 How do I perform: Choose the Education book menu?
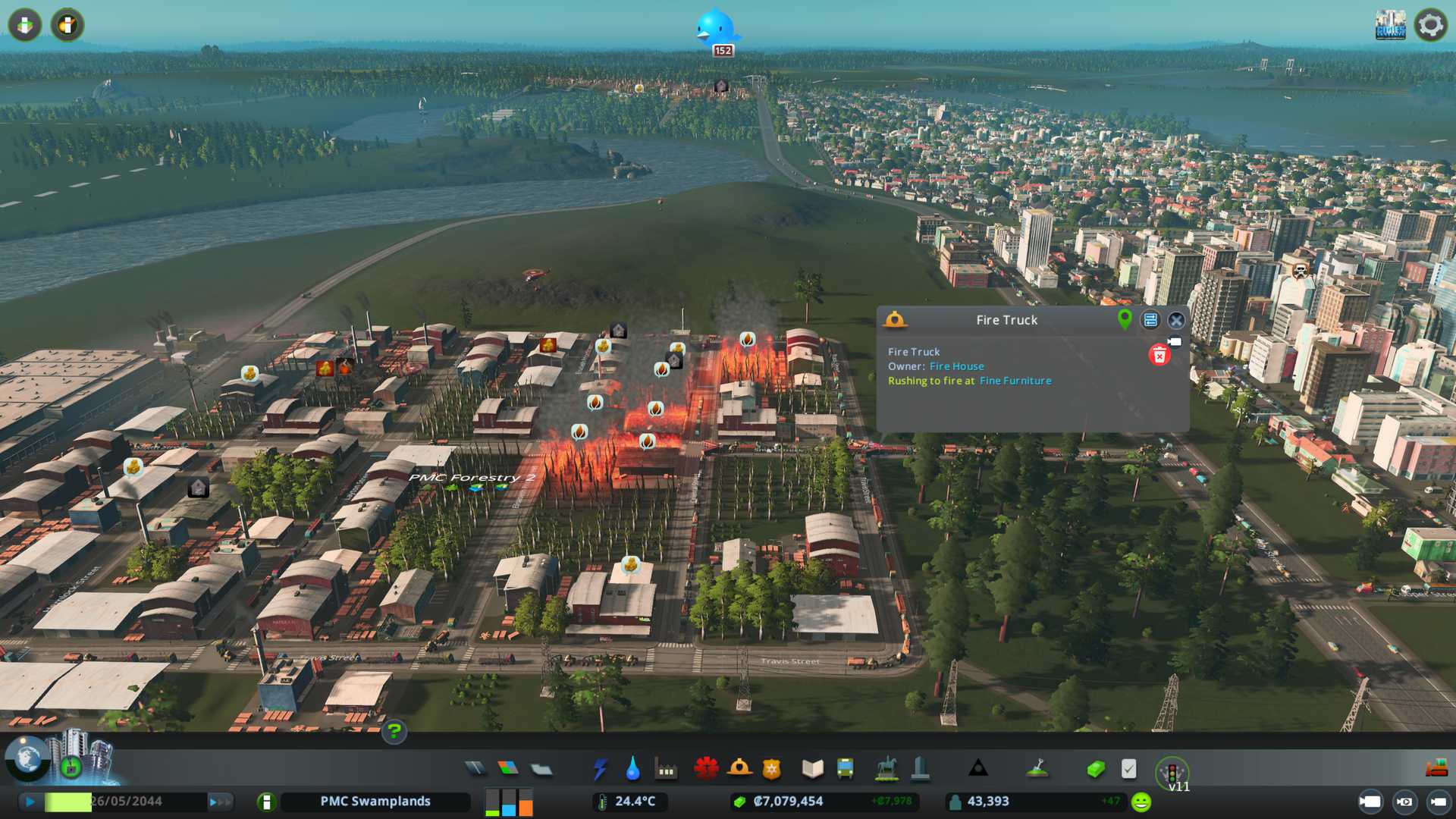tap(812, 769)
